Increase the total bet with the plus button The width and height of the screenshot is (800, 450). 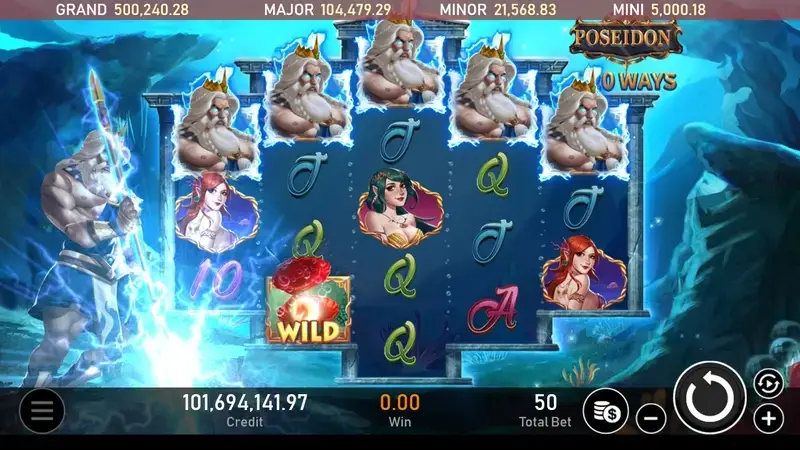[x=768, y=418]
